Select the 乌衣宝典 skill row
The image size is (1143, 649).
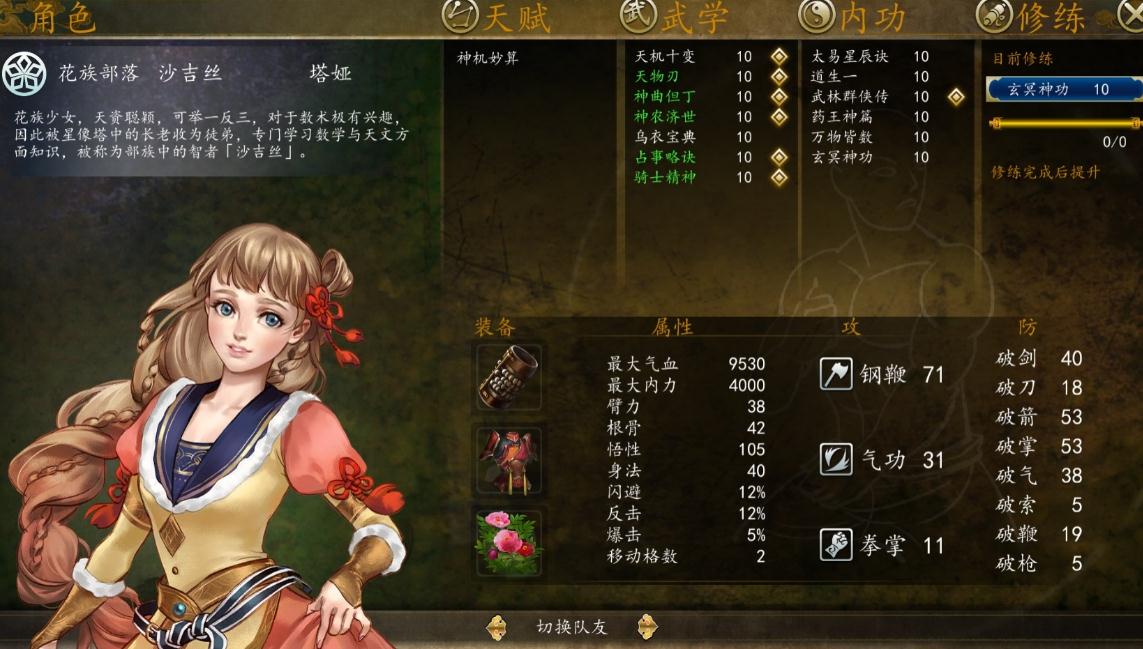pyautogui.click(x=665, y=137)
